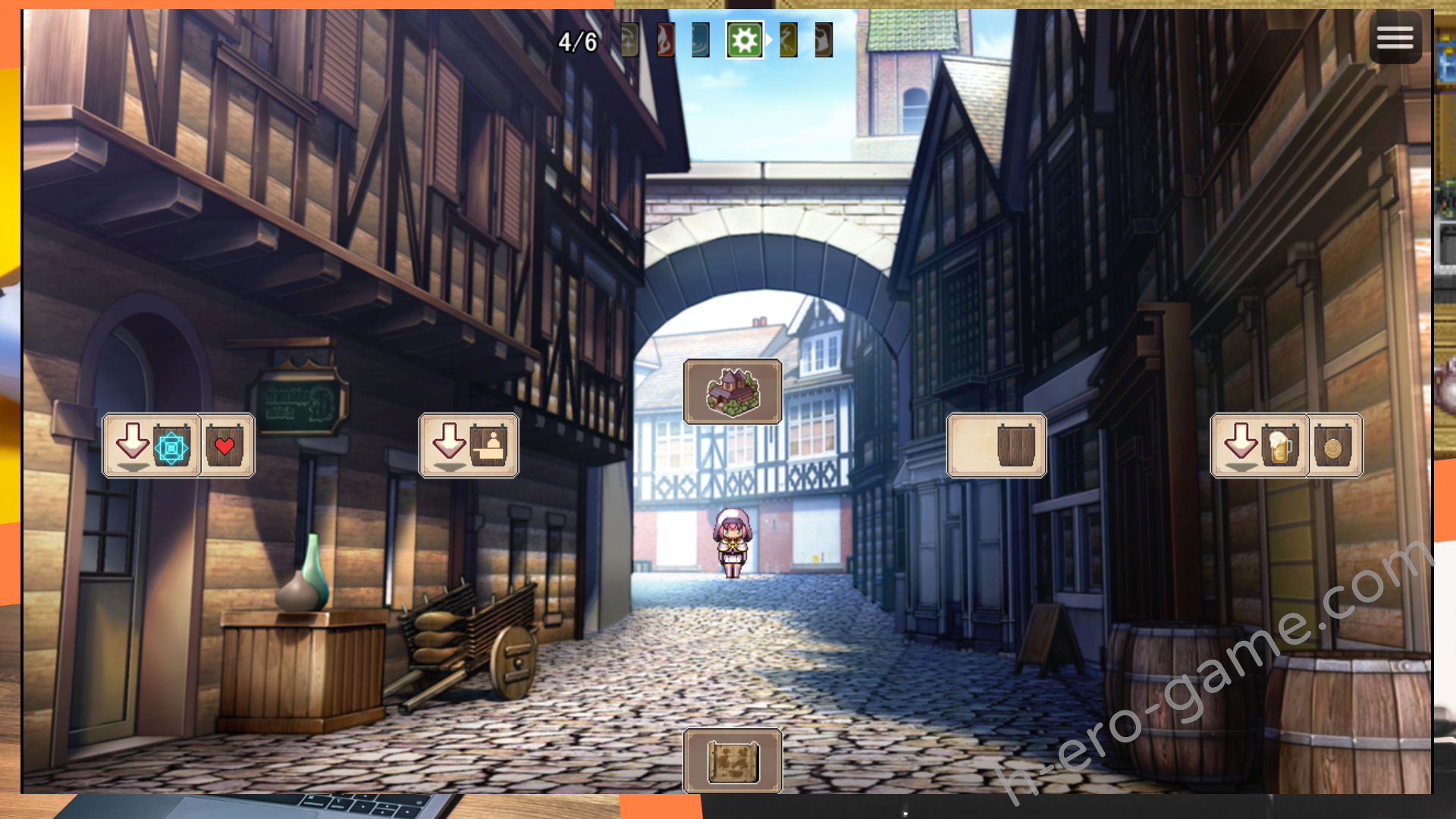Choose the blue water ripple icon
The width and height of the screenshot is (1456, 819).
[x=701, y=40]
